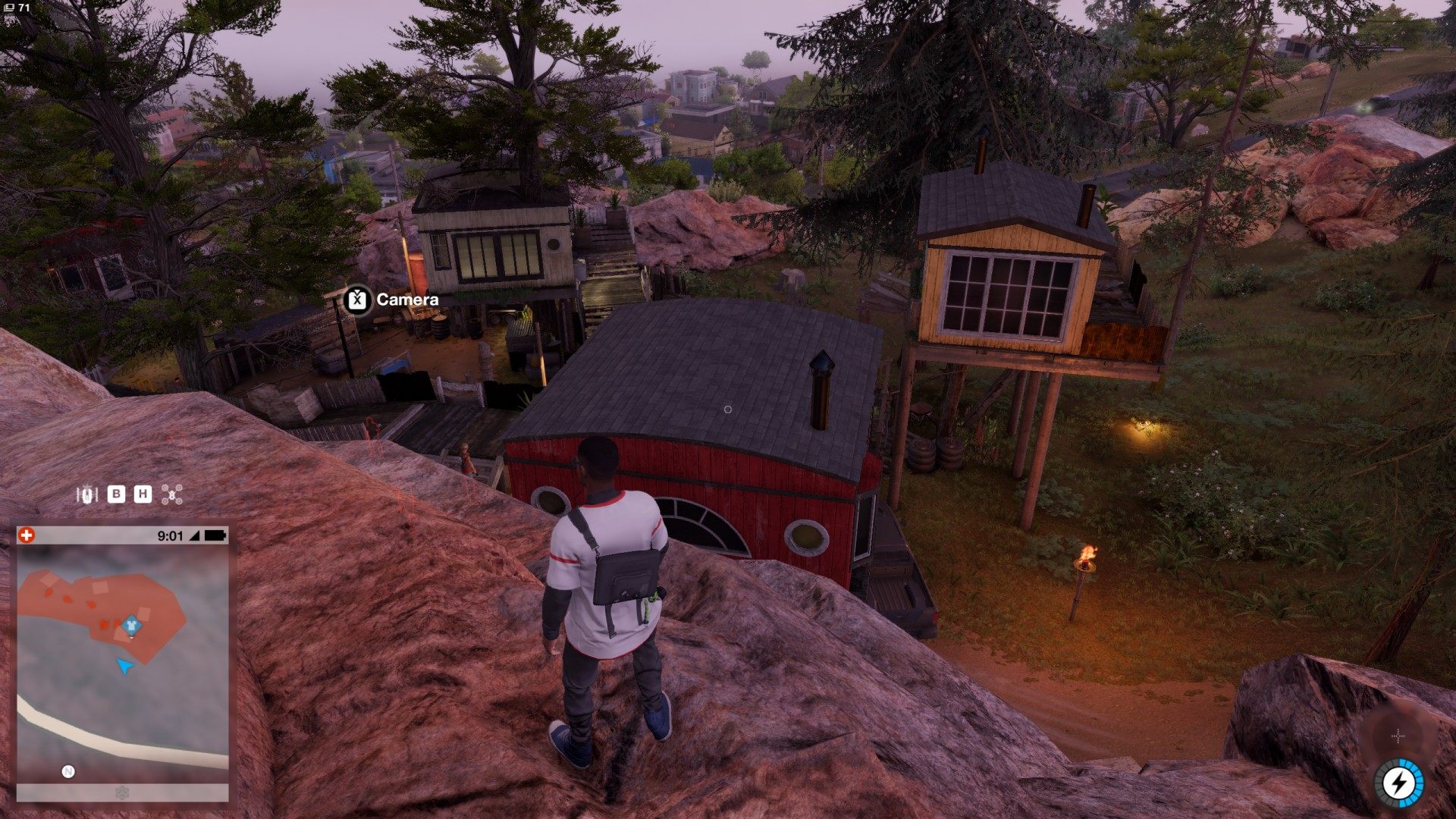Choose the Camera hack target label

pyautogui.click(x=392, y=300)
